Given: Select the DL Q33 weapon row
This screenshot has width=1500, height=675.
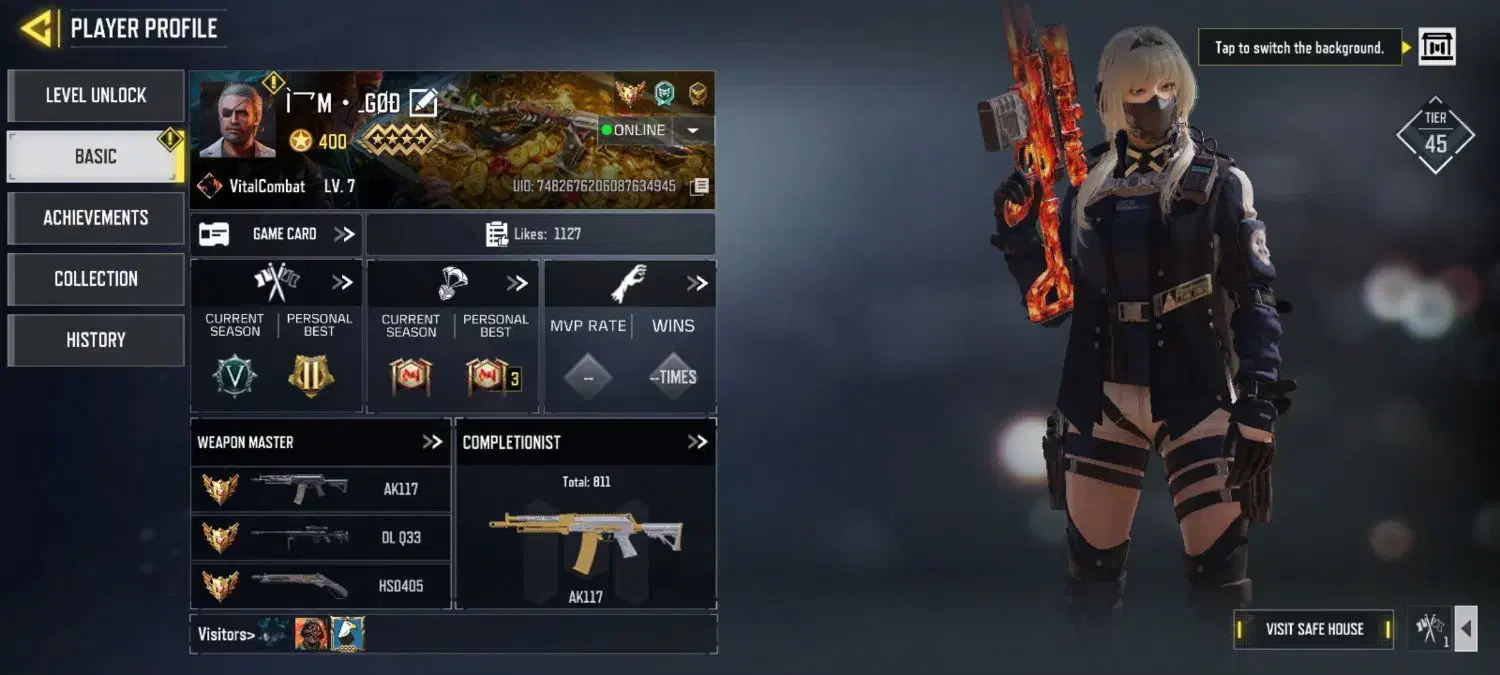Looking at the screenshot, I should click(320, 537).
